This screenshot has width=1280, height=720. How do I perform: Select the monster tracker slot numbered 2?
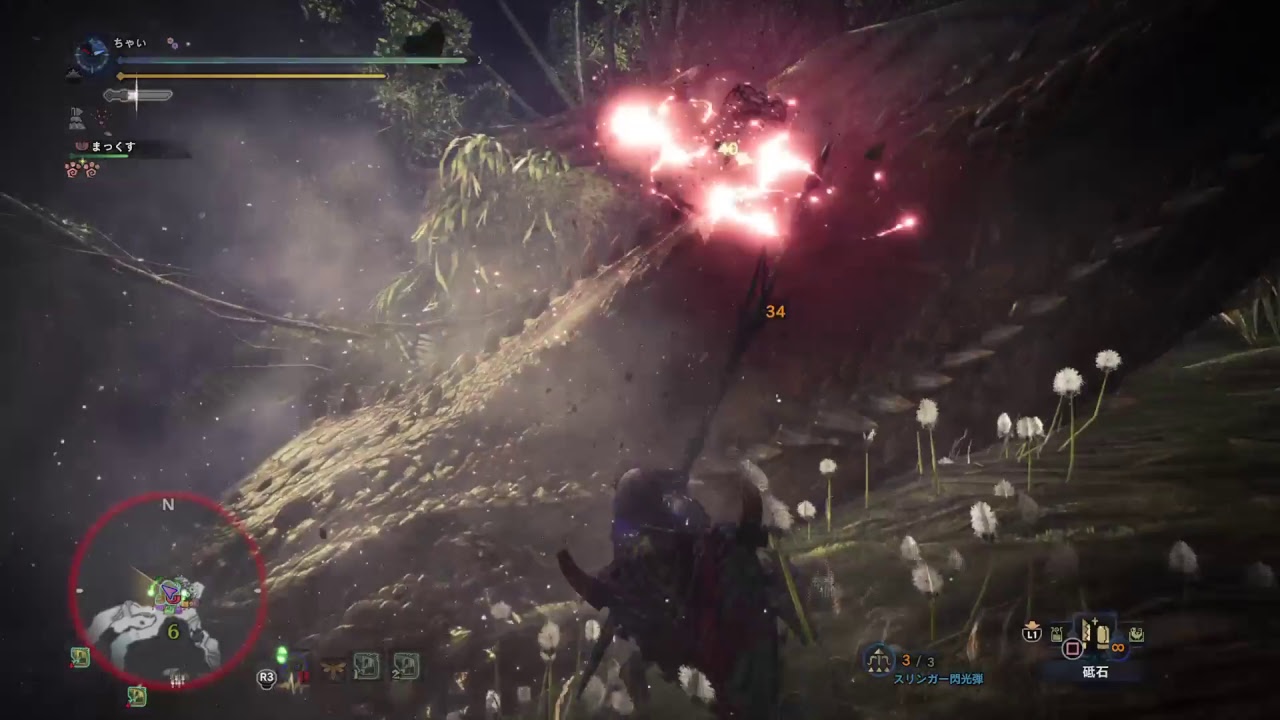(405, 665)
